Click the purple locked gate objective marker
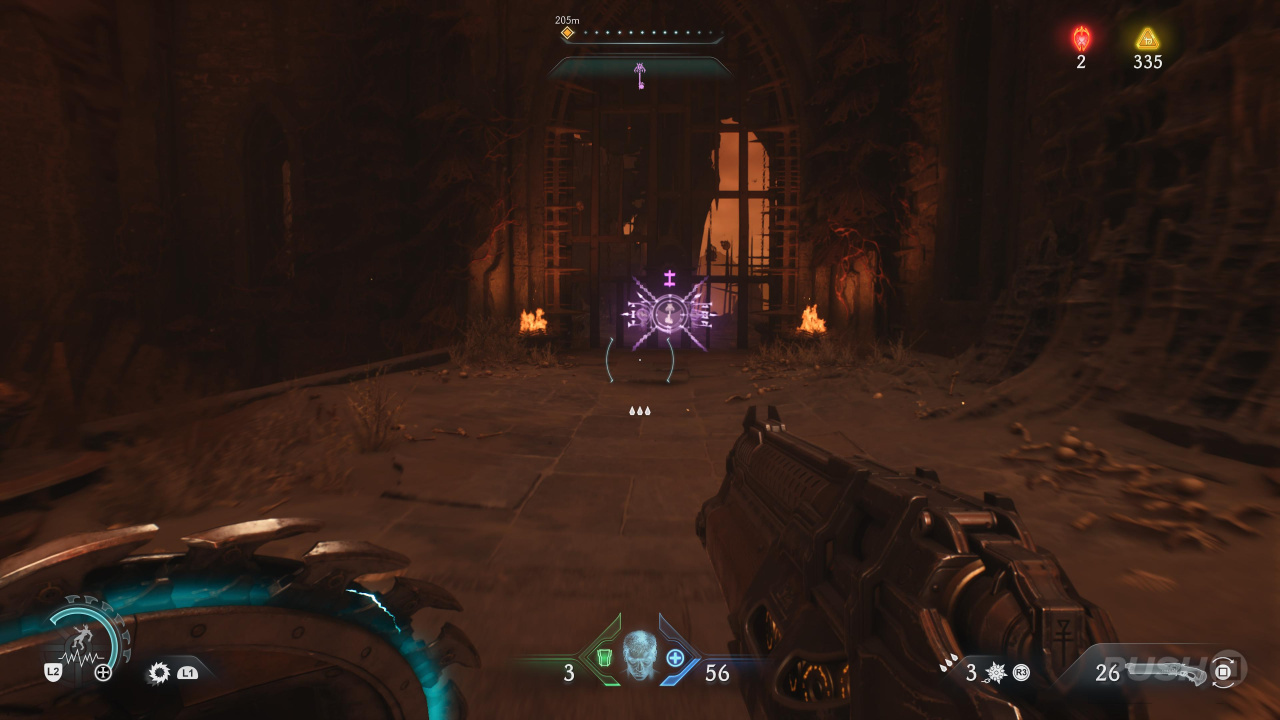 pos(669,313)
